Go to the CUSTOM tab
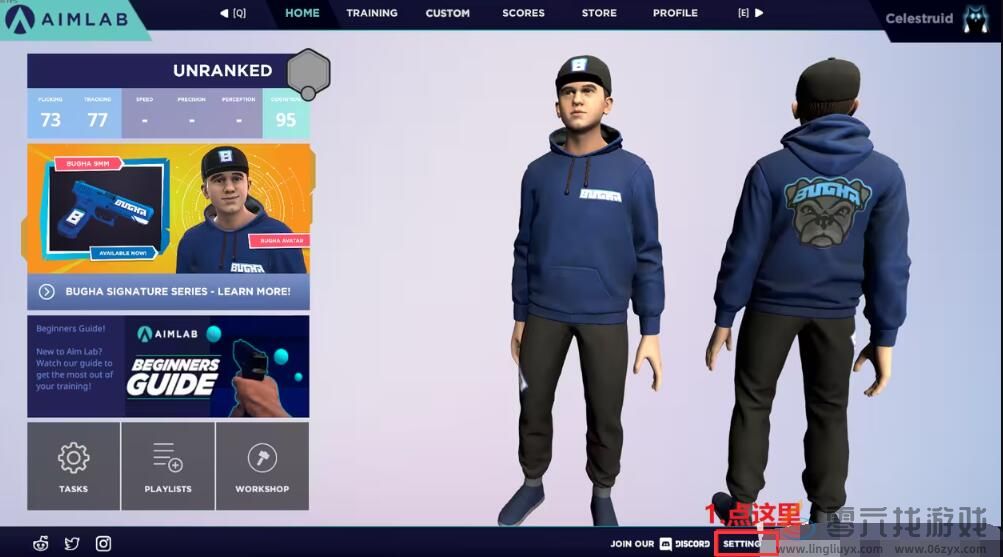The height and width of the screenshot is (557, 1003). point(447,13)
